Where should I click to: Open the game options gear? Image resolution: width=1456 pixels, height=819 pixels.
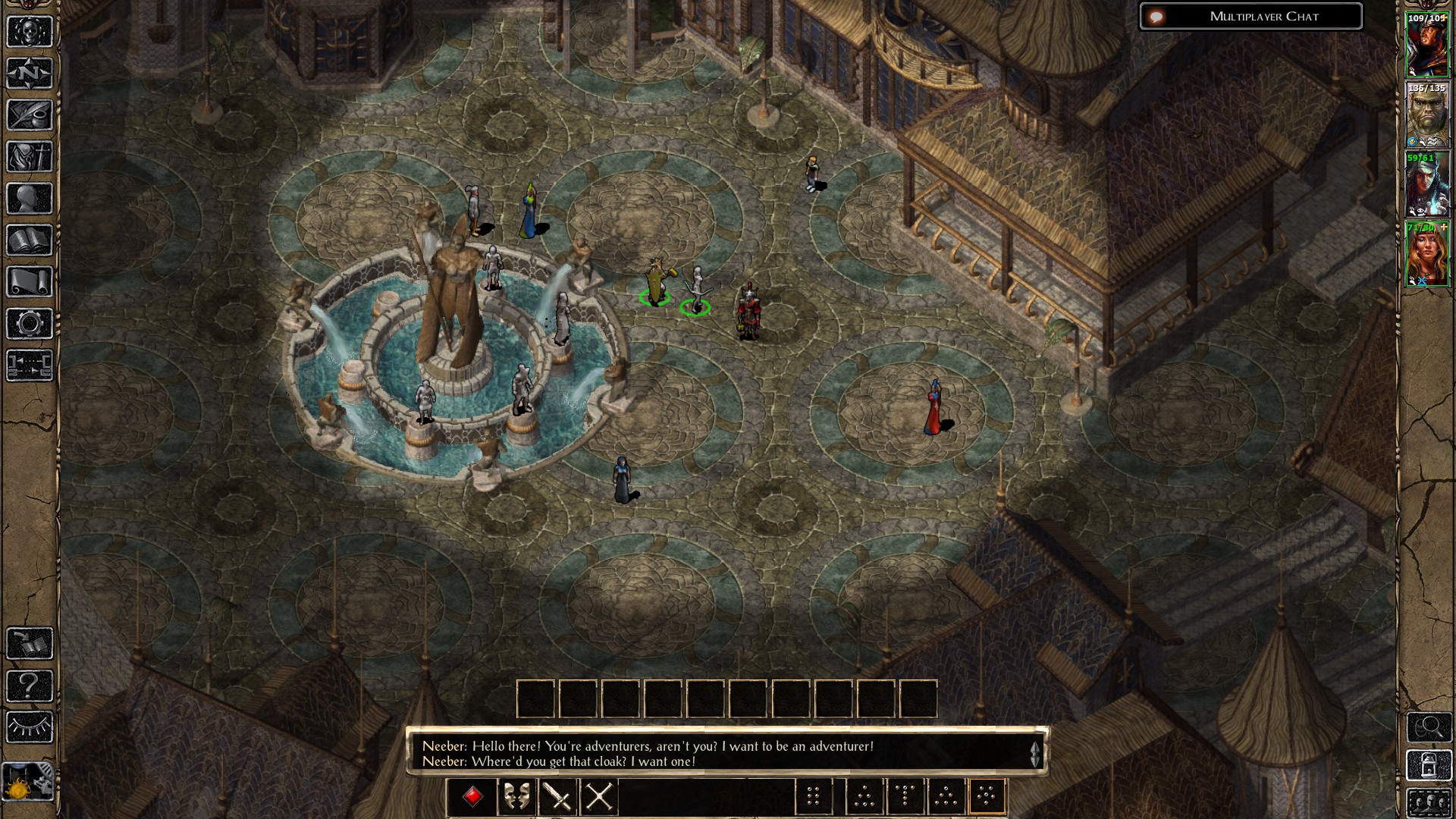click(x=29, y=321)
